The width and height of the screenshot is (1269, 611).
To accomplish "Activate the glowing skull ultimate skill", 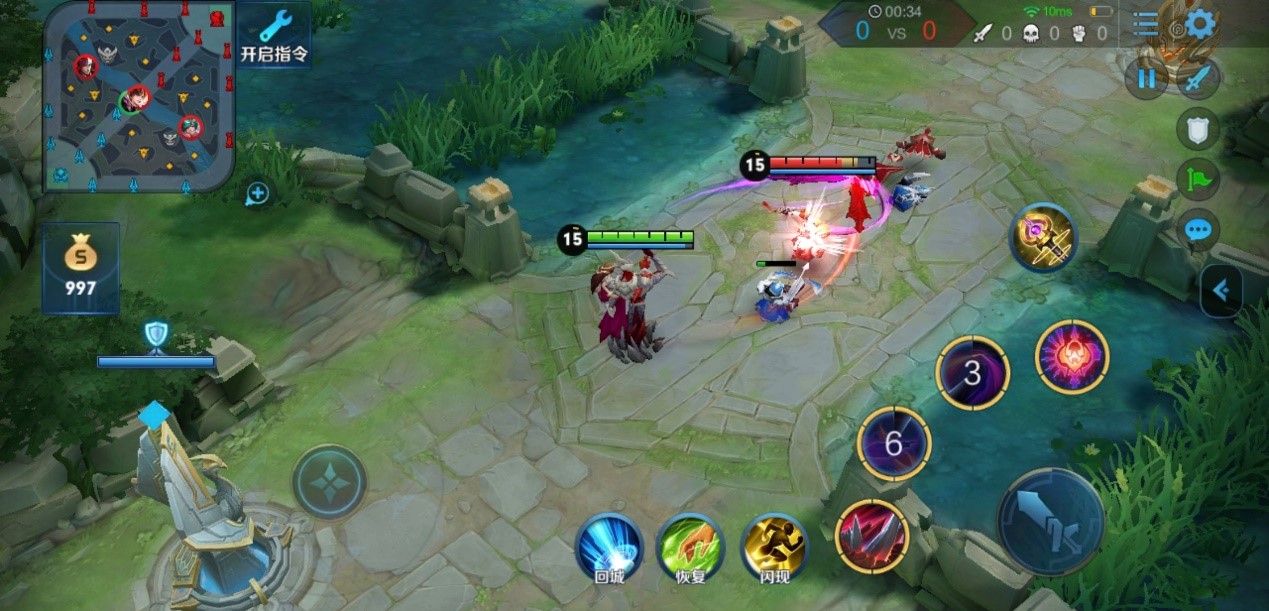I will 1072,357.
